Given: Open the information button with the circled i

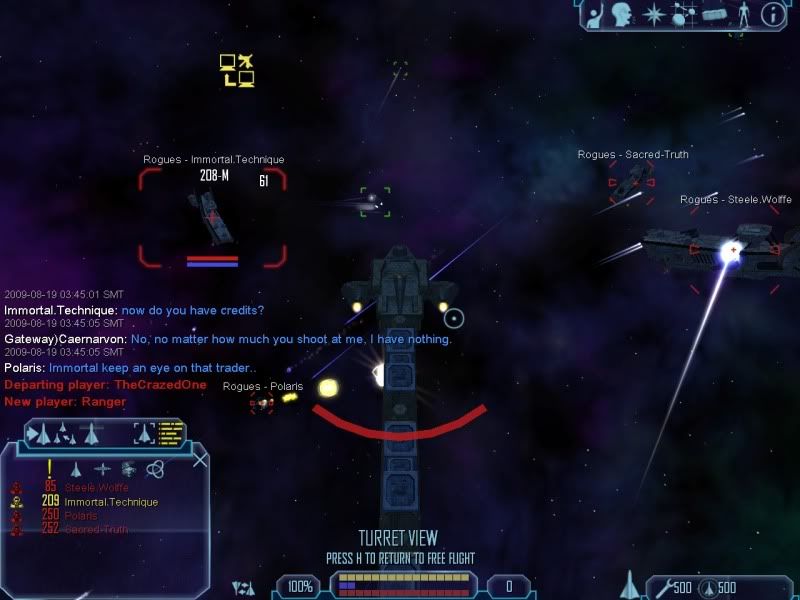Looking at the screenshot, I should 772,14.
